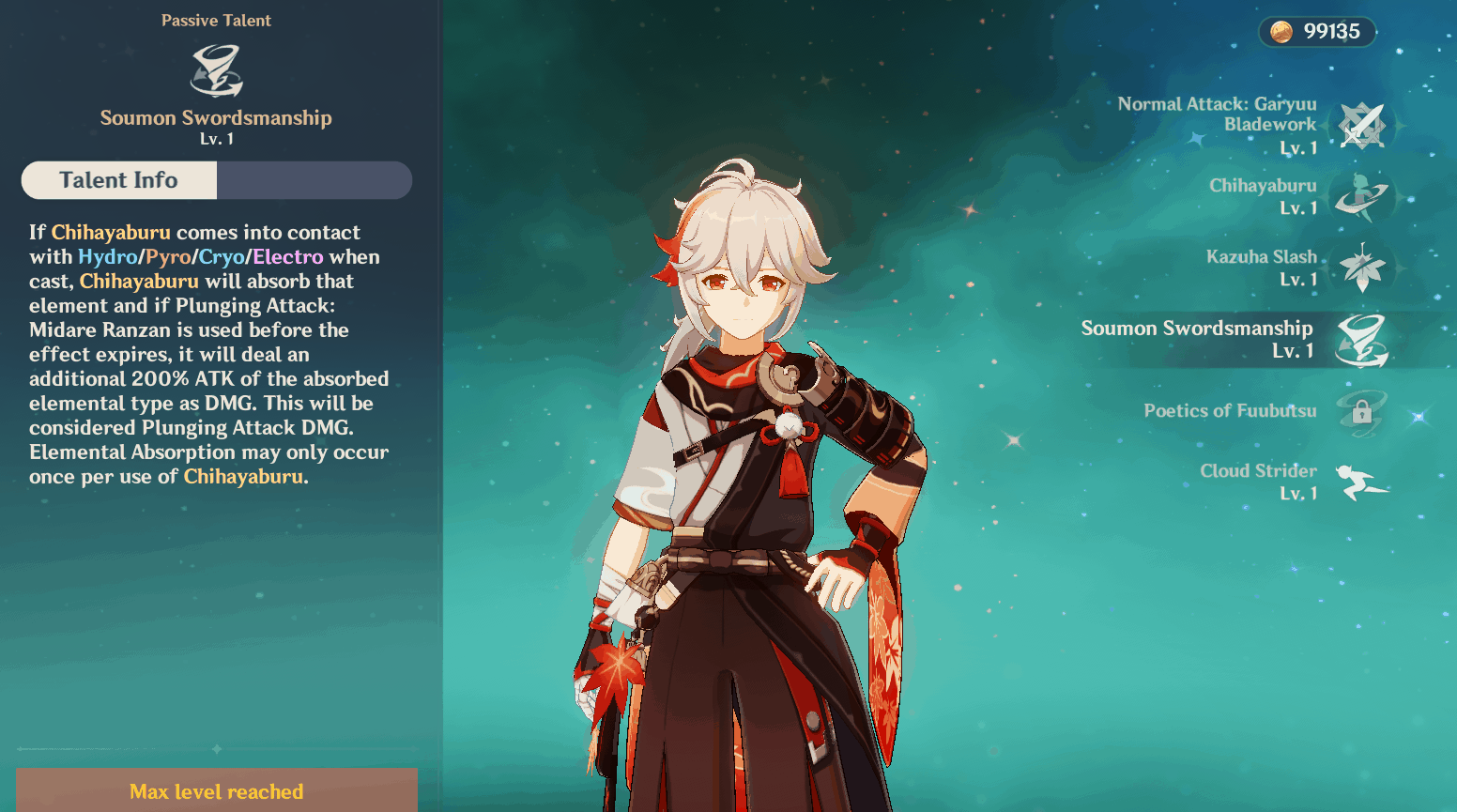Open the unlabeled tab beside Talent Info
1457x812 pixels.
[x=314, y=180]
